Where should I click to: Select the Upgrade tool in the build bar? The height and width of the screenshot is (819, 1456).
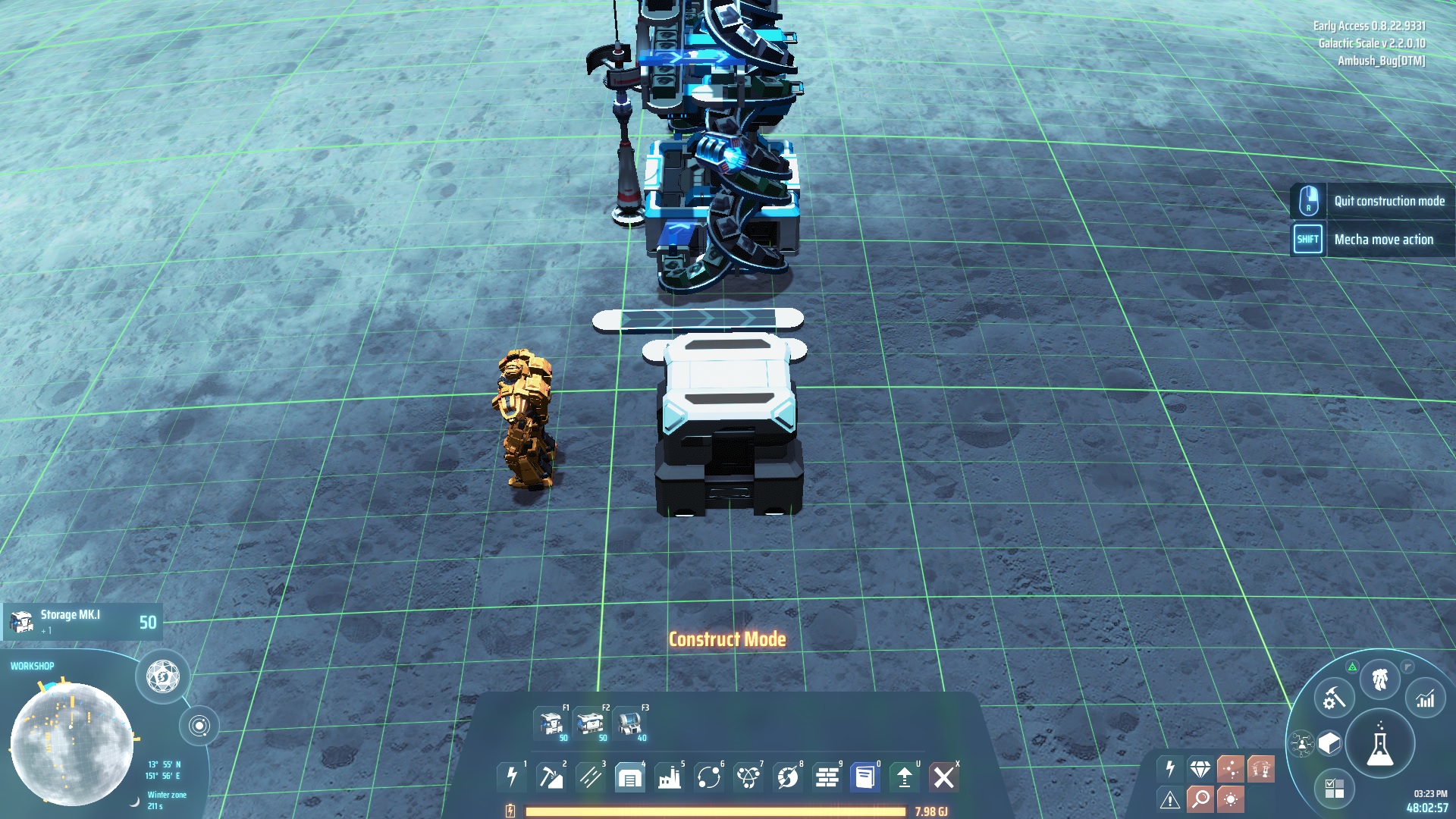[x=906, y=777]
